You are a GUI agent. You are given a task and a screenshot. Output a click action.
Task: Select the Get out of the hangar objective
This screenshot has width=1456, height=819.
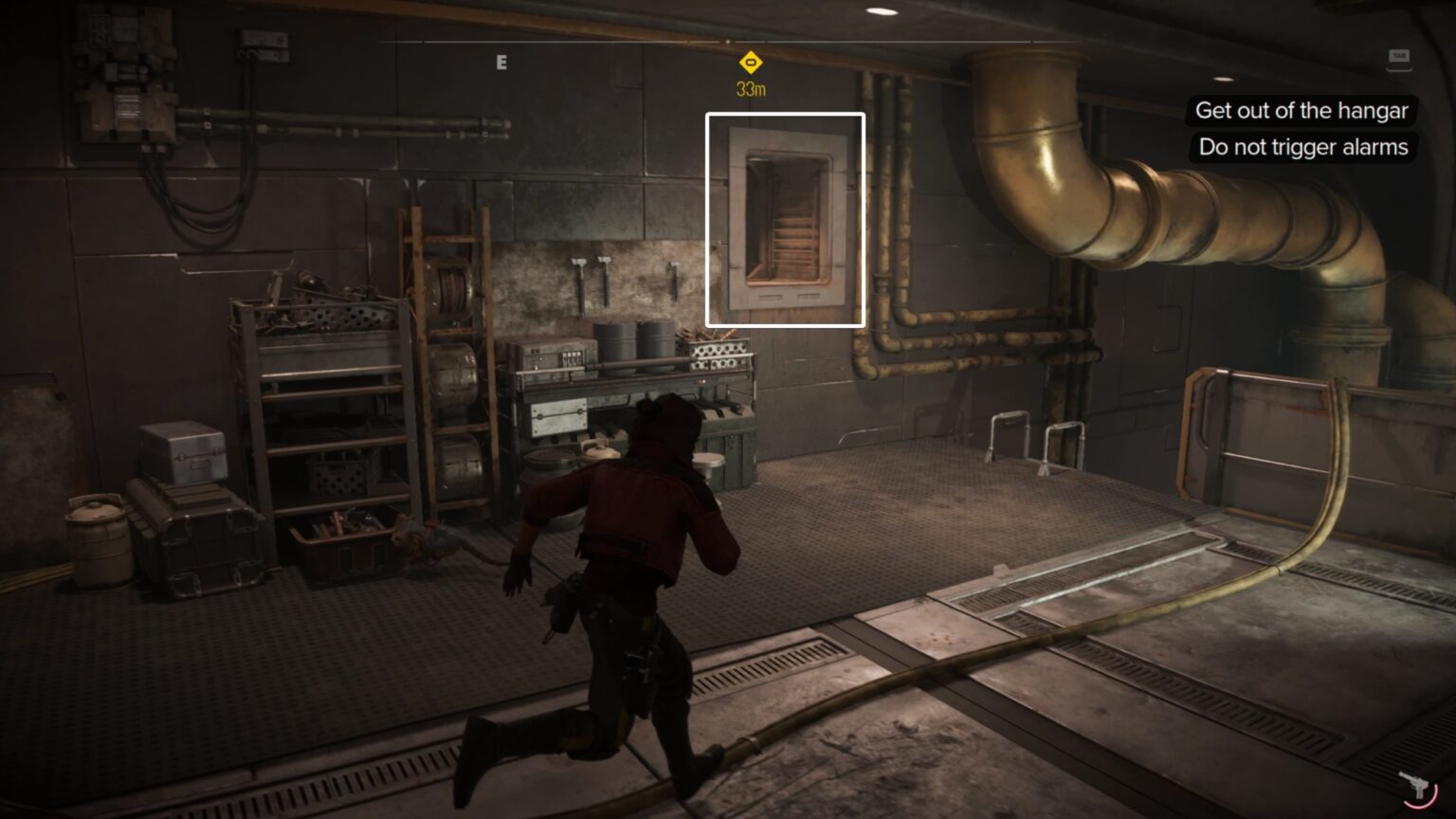pyautogui.click(x=1302, y=111)
